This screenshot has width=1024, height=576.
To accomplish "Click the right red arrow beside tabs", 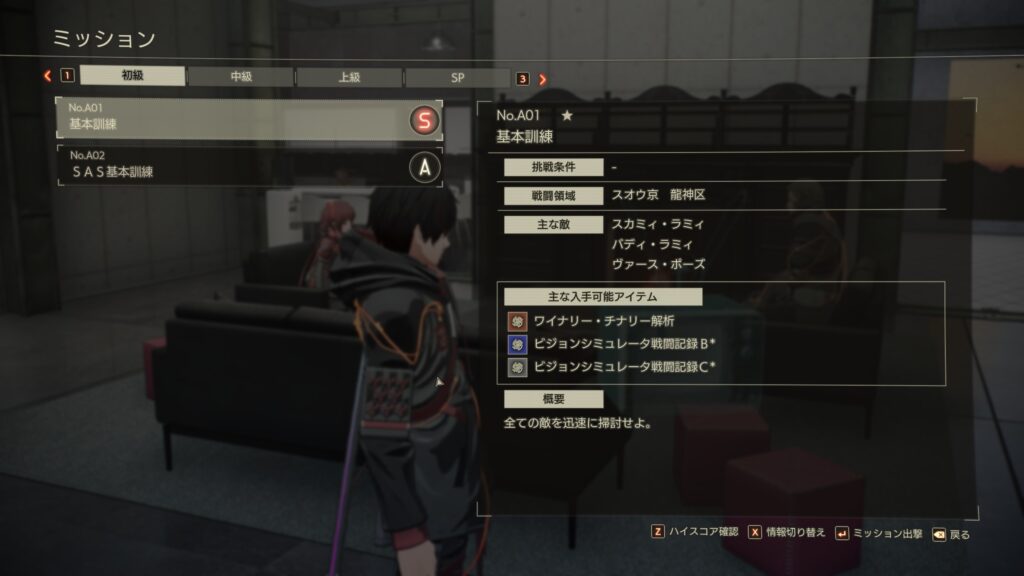I will point(543,78).
